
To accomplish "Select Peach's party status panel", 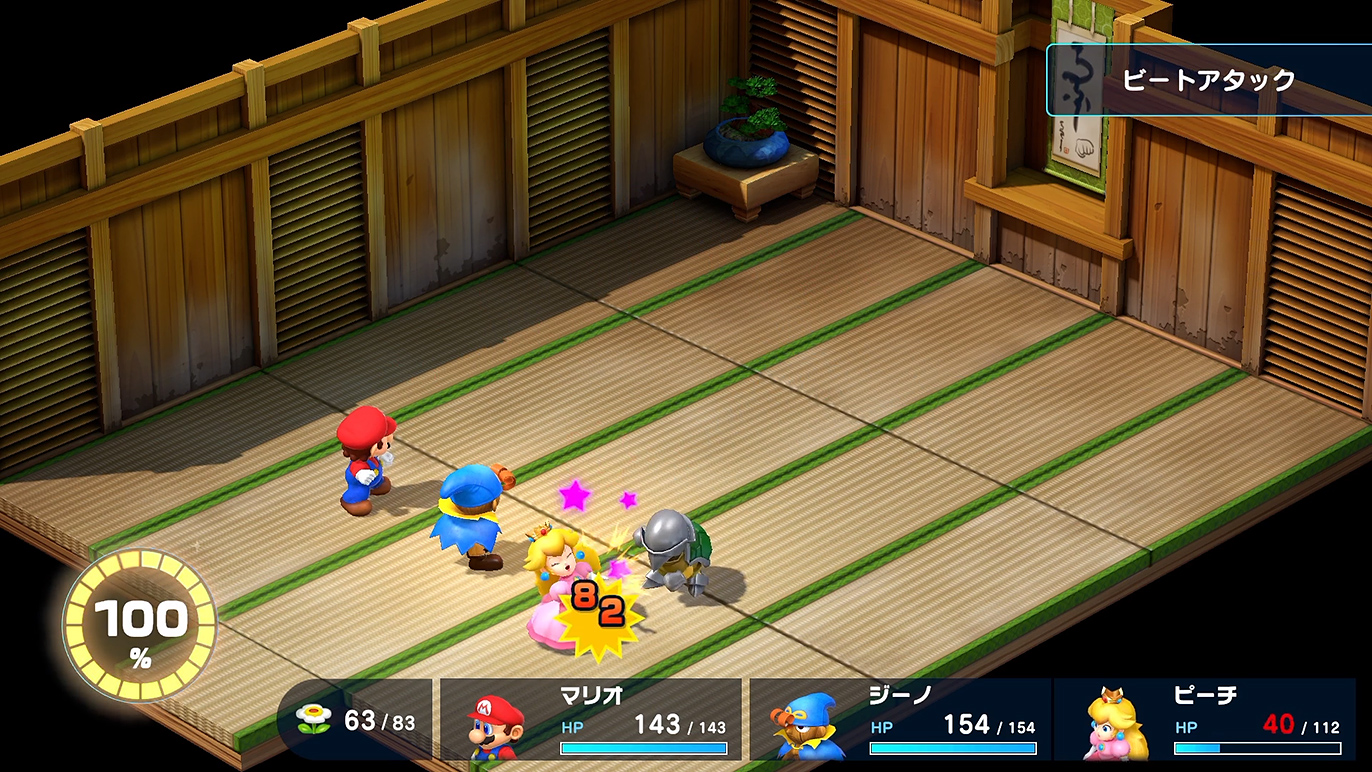I will coord(1205,719).
